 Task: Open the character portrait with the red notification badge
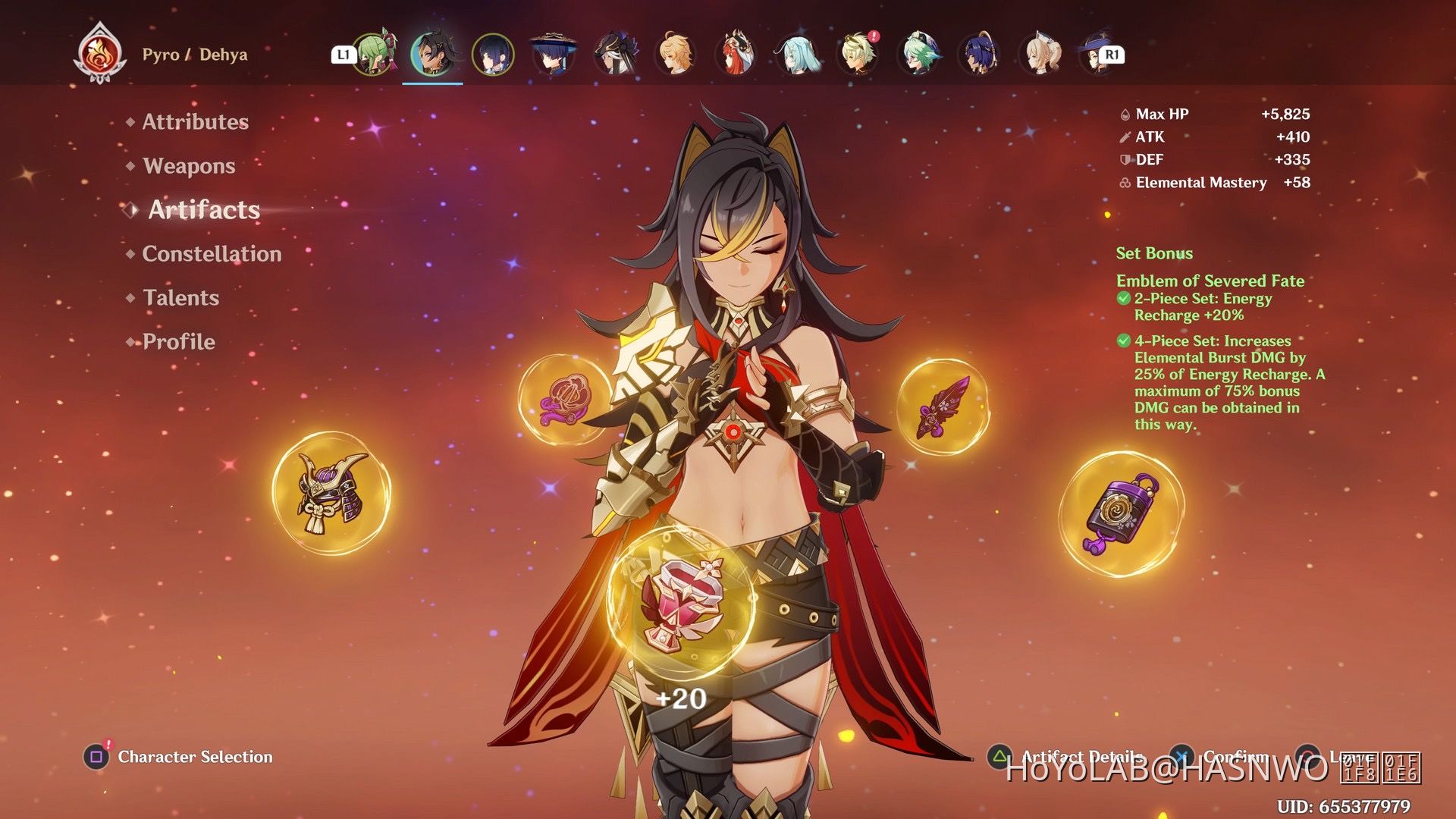(x=857, y=55)
